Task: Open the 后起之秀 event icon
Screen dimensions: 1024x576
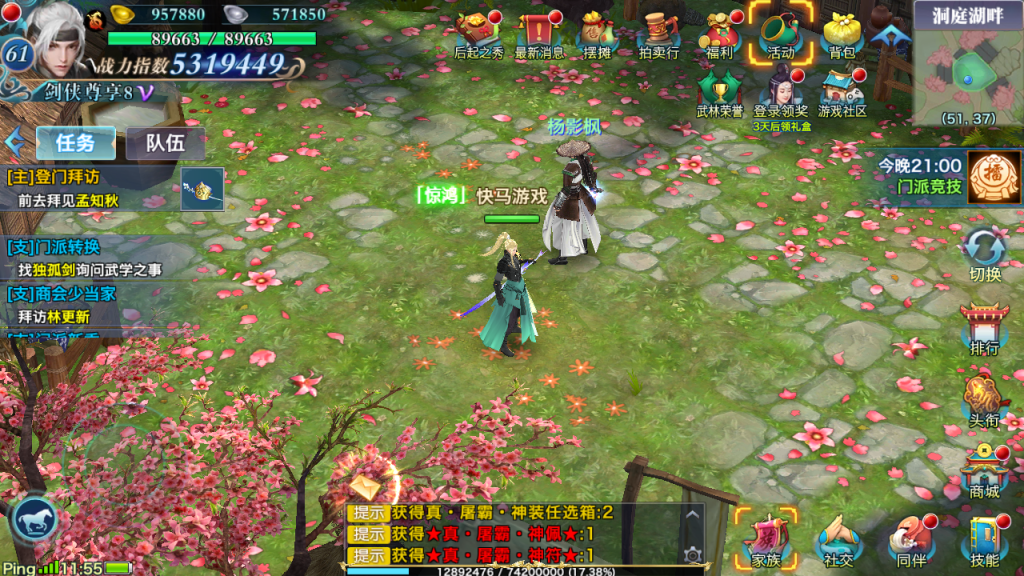Action: 479,33
